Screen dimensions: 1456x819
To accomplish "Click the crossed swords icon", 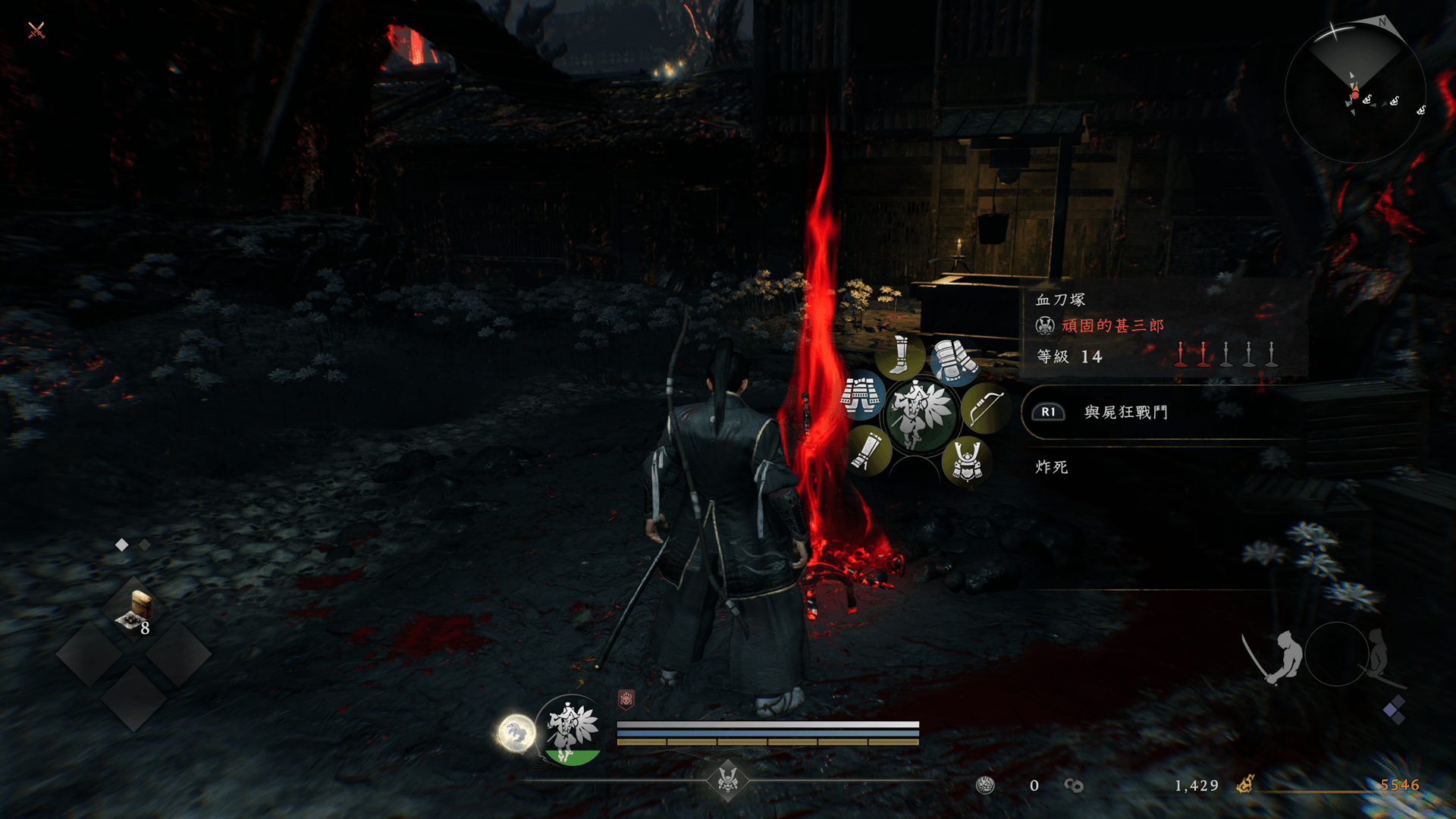I will (x=36, y=30).
